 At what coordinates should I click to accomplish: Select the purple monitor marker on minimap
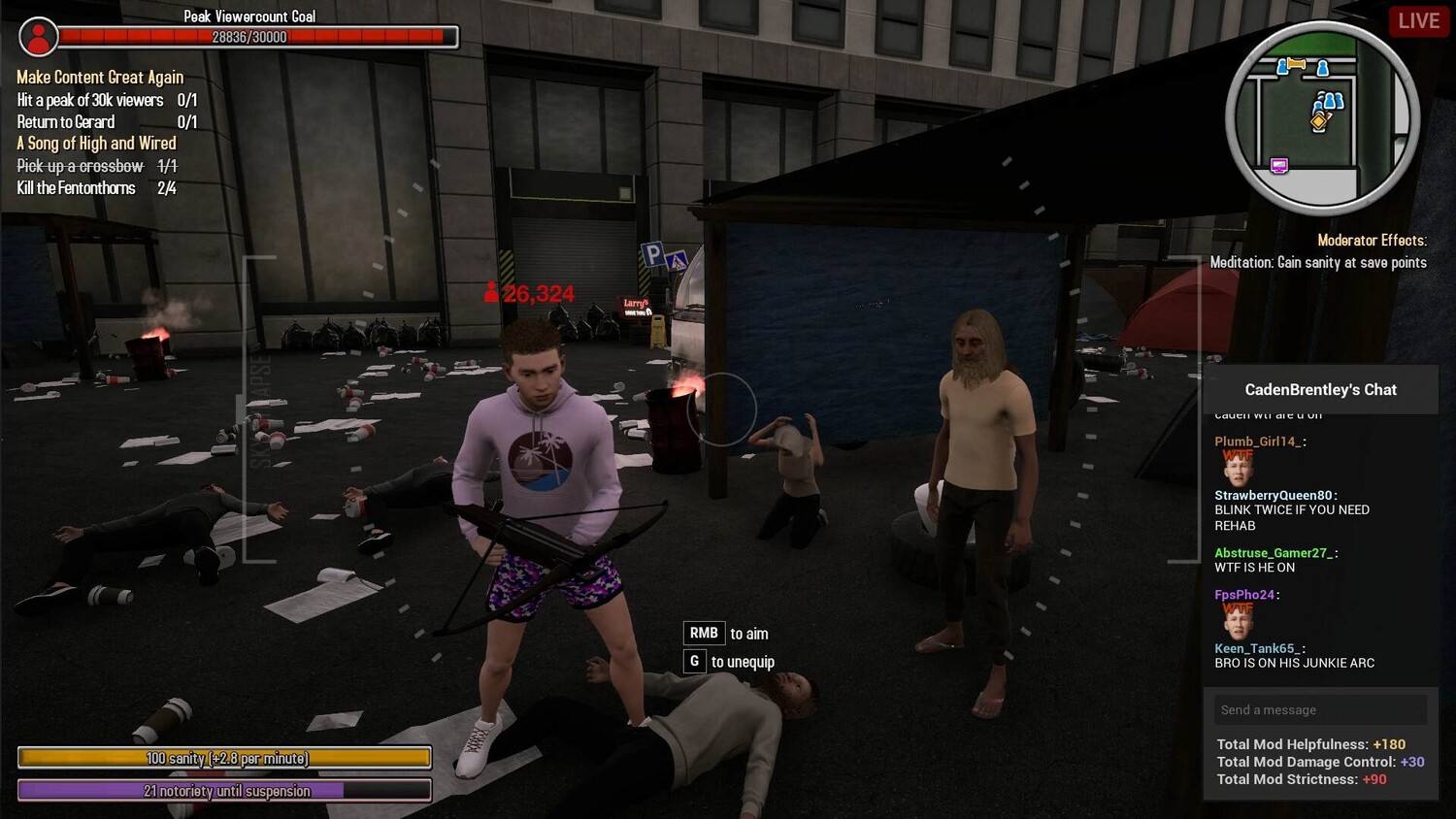1279,166
